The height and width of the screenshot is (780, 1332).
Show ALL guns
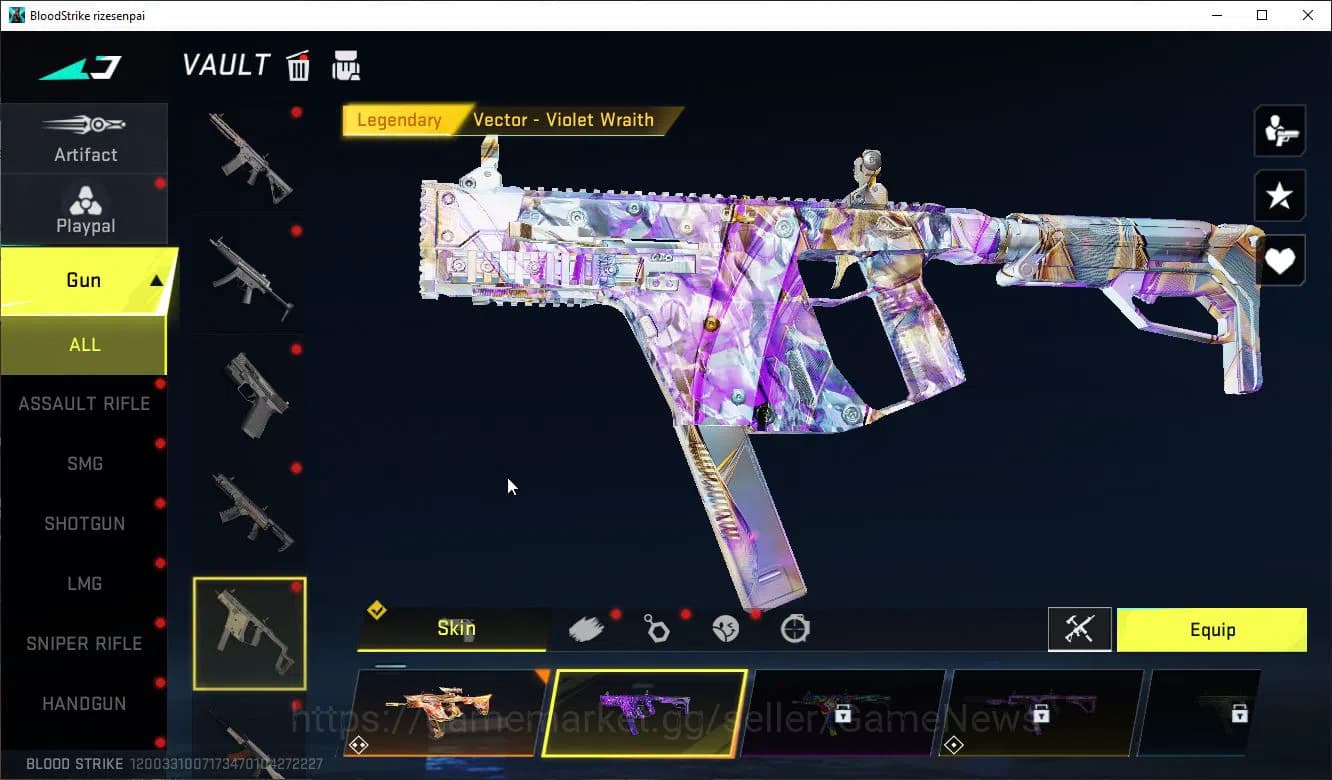84,345
